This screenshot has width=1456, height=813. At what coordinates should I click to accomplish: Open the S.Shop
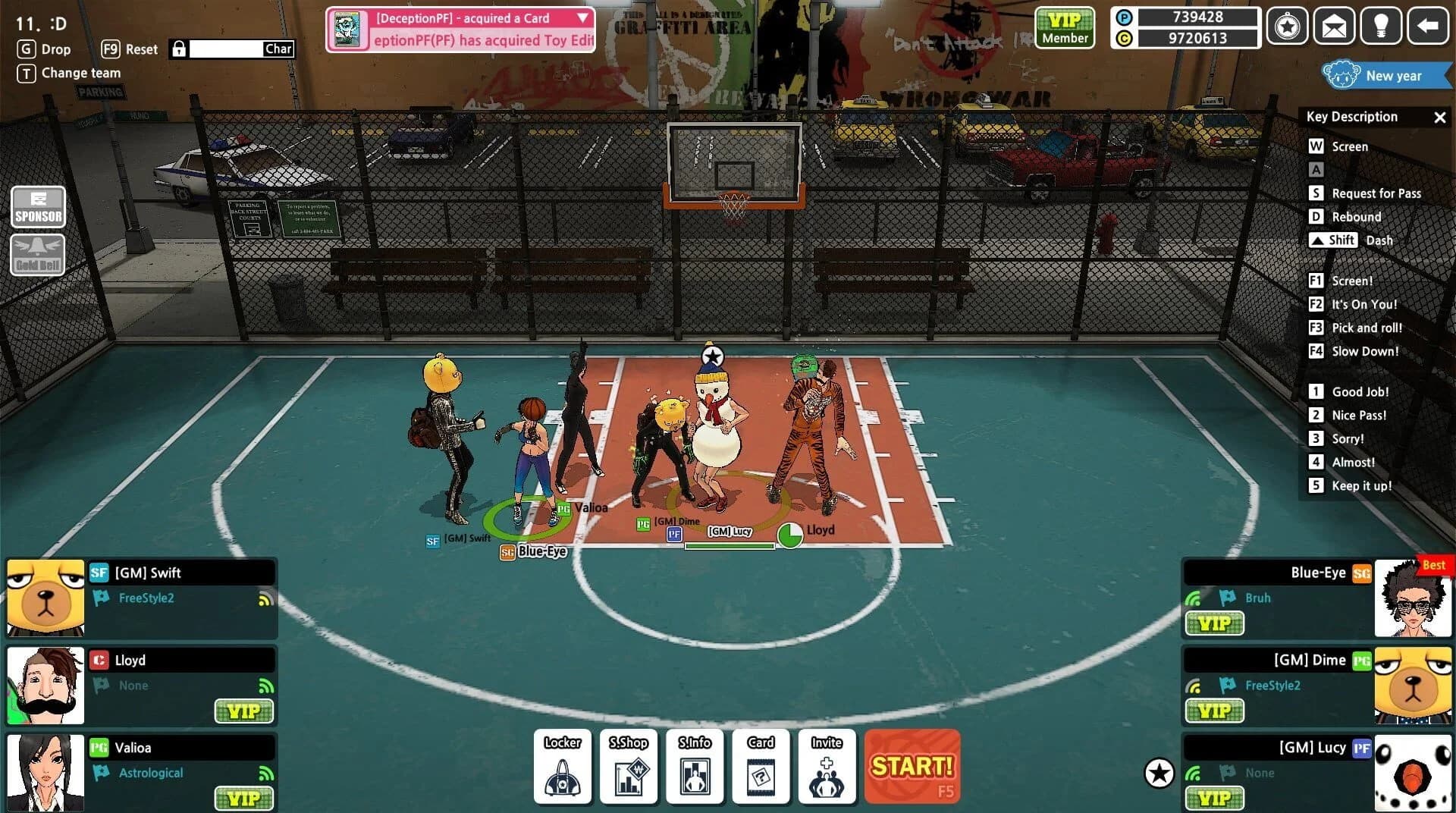point(628,766)
